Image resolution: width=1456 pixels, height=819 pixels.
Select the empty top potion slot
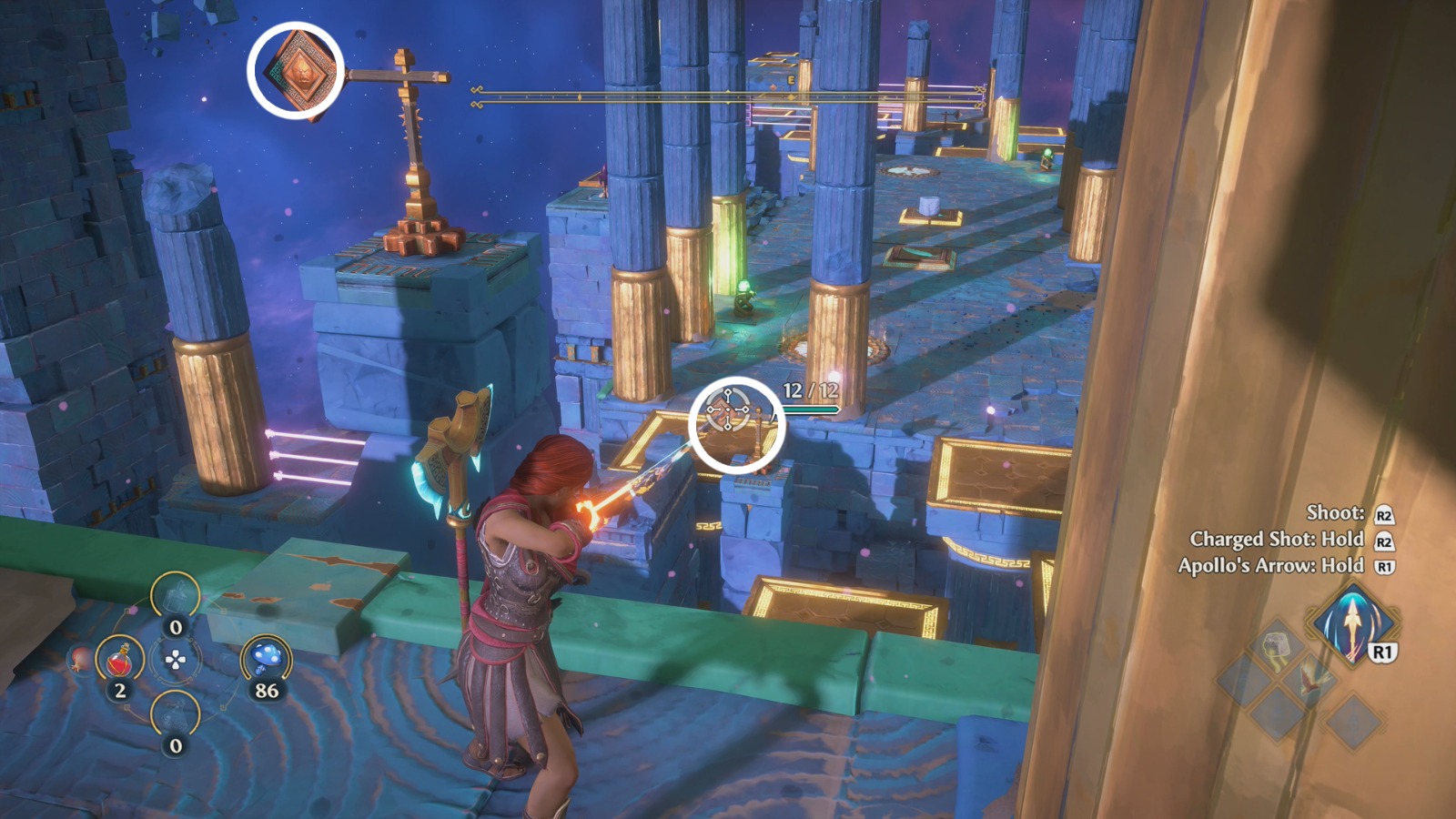(176, 596)
